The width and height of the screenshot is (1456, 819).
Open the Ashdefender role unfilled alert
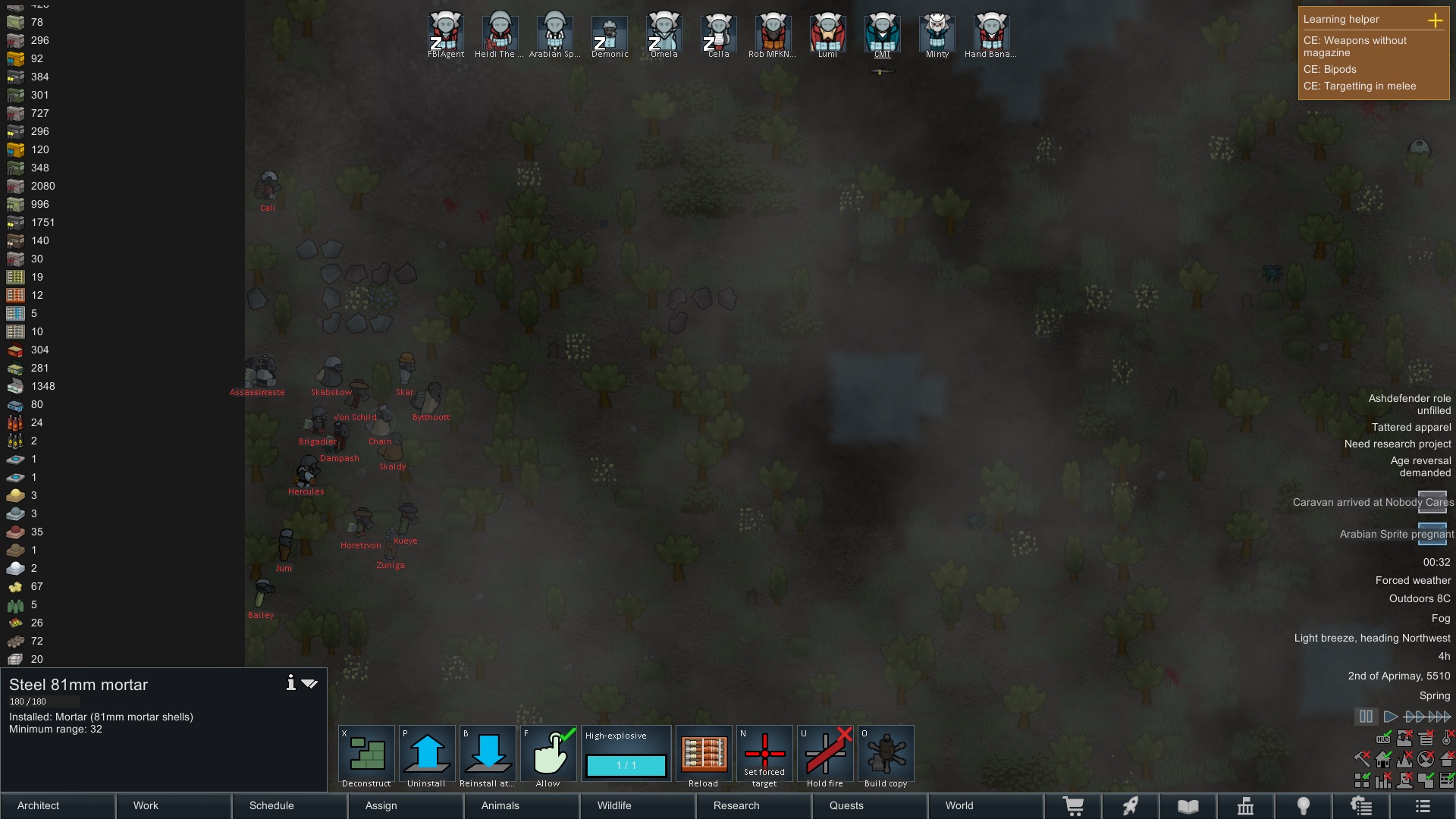point(1409,404)
